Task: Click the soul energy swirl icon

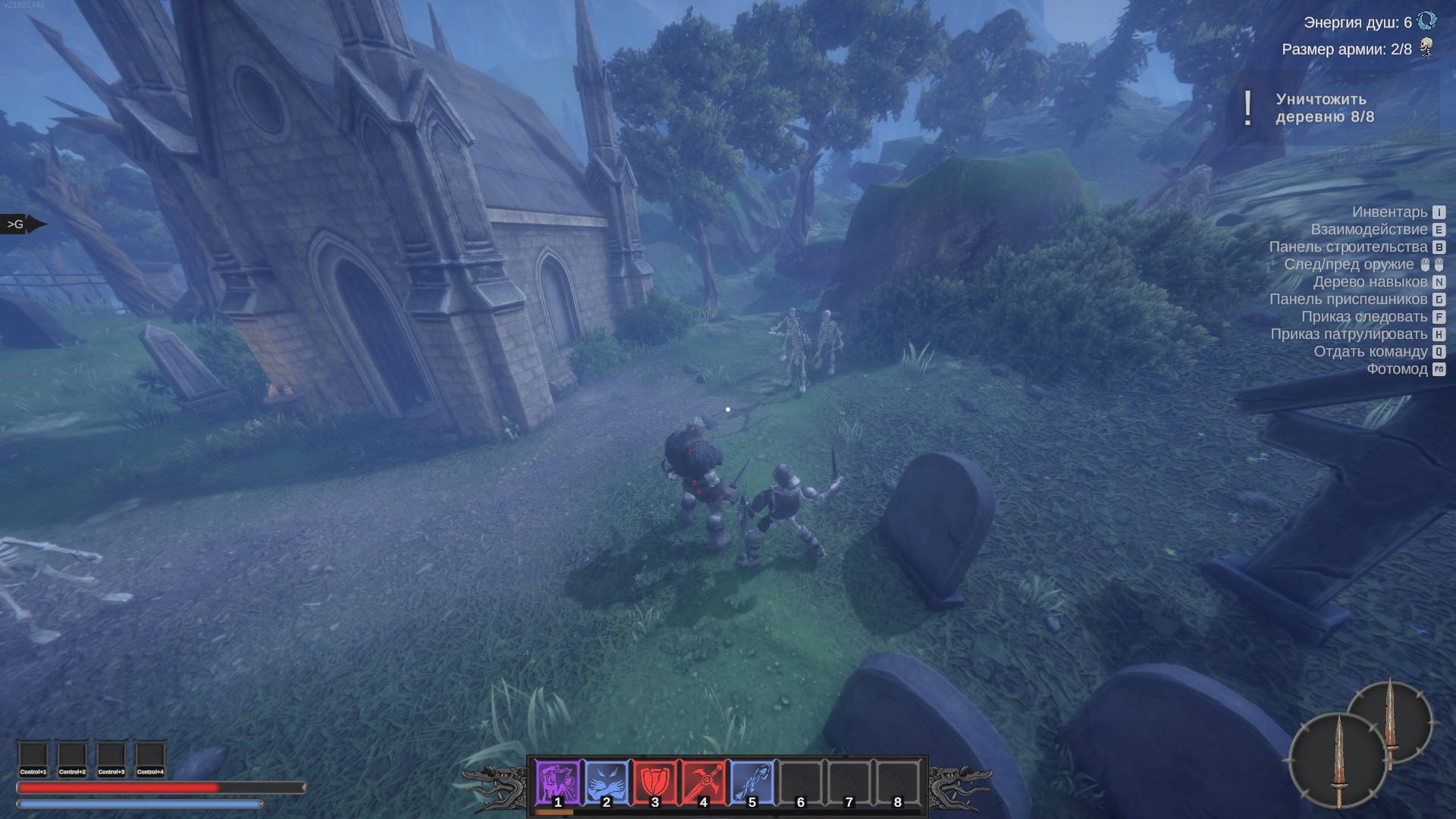Action: [x=1427, y=21]
